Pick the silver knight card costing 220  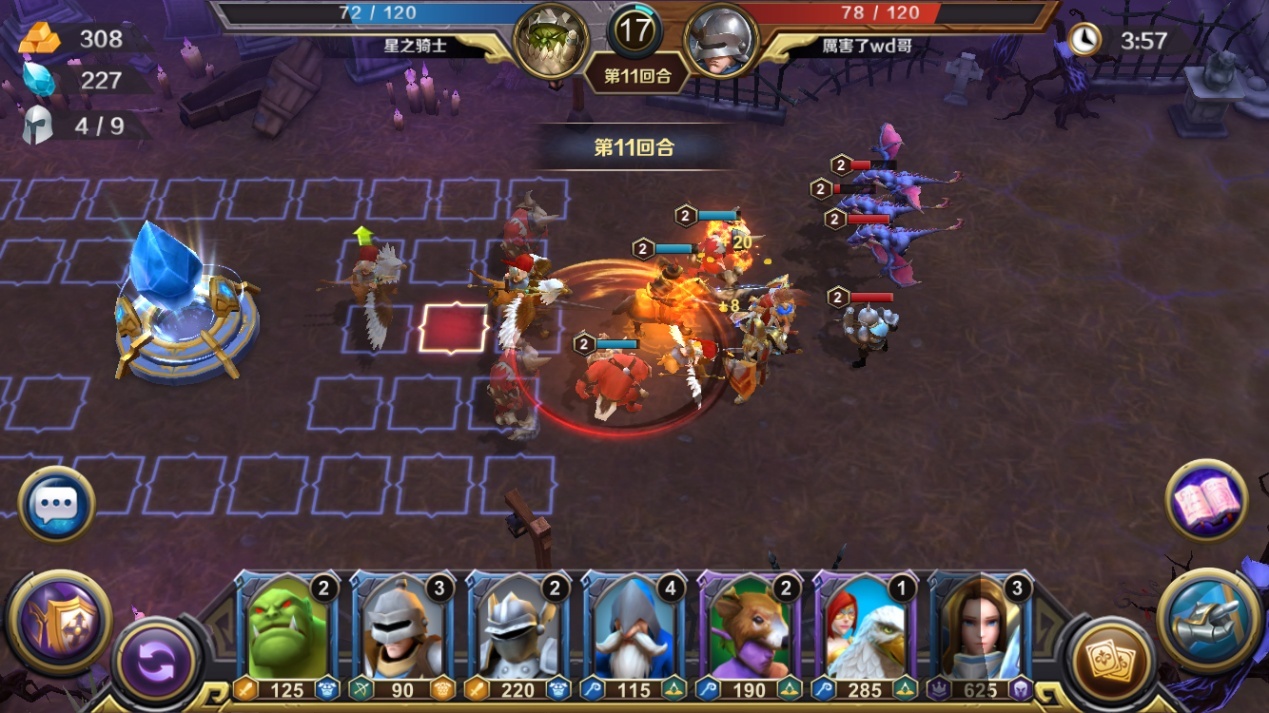pyautogui.click(x=518, y=635)
